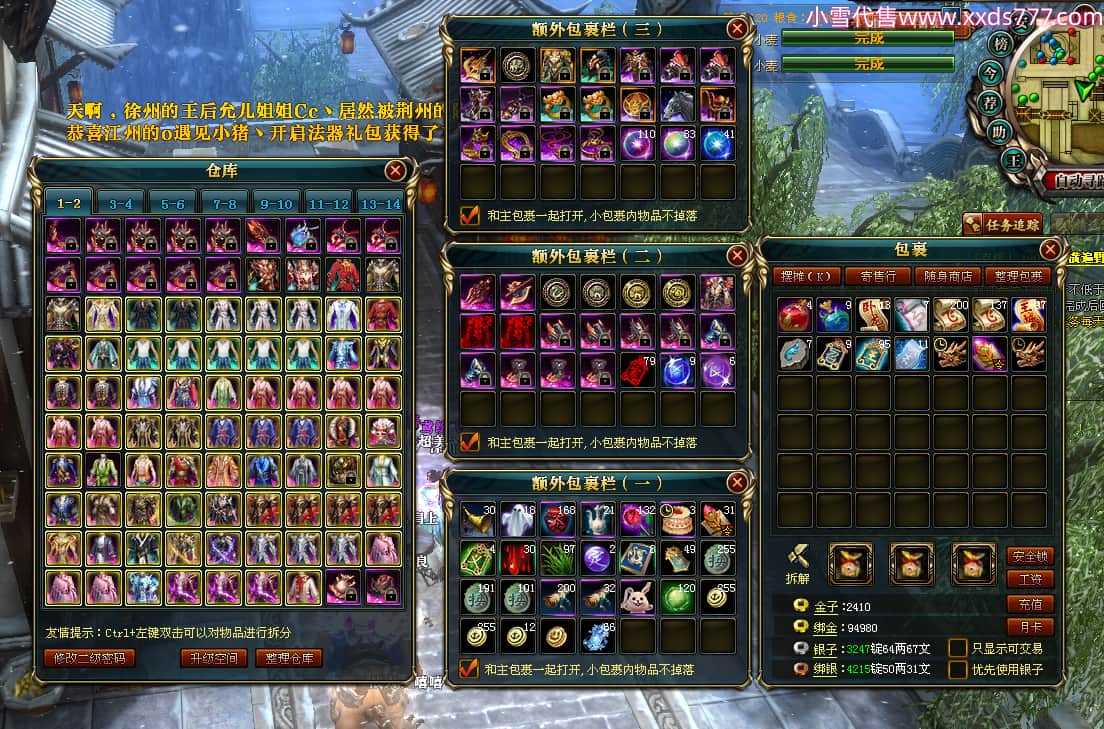Click 升级空间 to upgrade warehouse space
The image size is (1104, 729).
coord(213,658)
